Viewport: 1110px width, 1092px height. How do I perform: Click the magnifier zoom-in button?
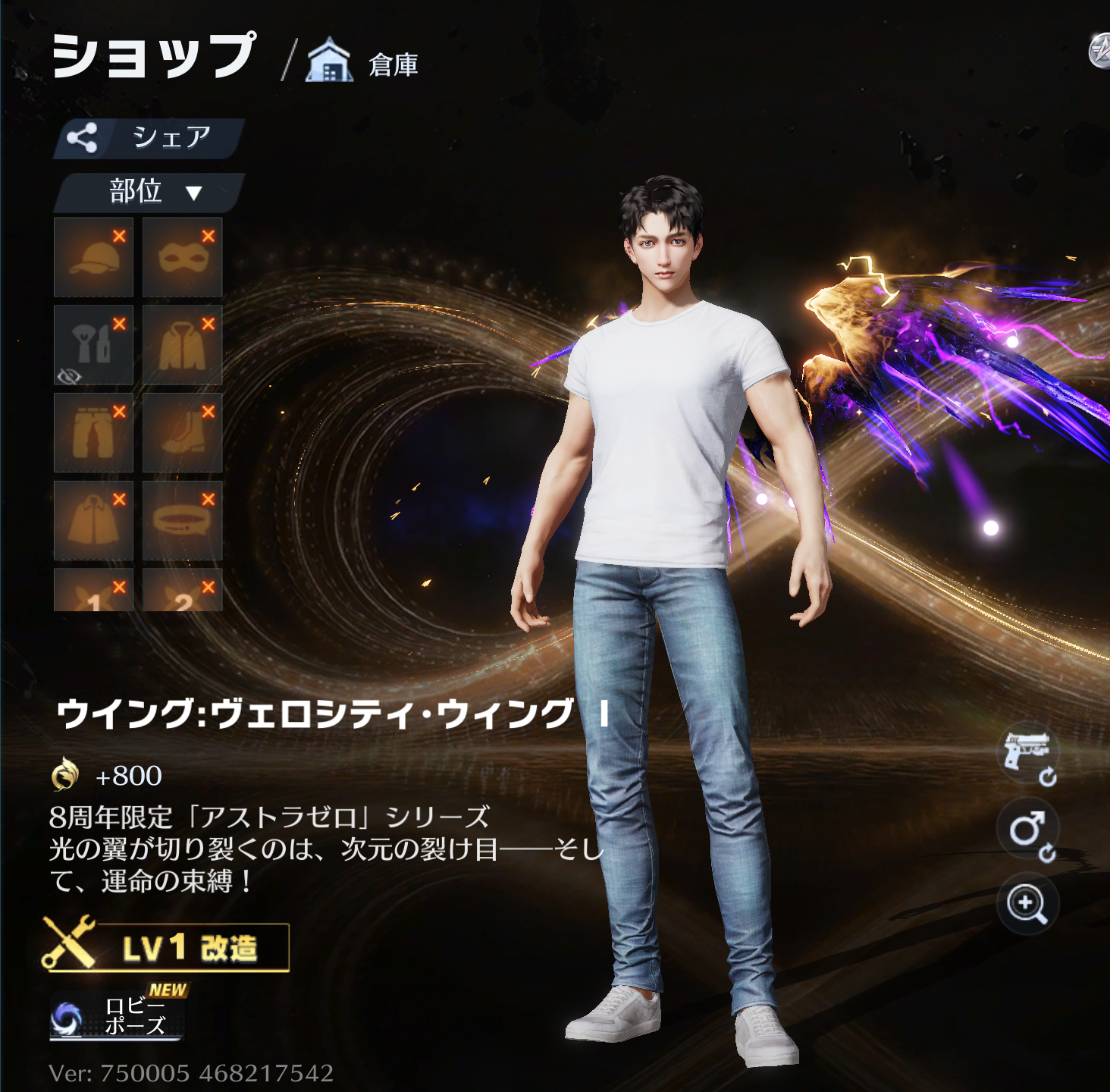[1027, 904]
